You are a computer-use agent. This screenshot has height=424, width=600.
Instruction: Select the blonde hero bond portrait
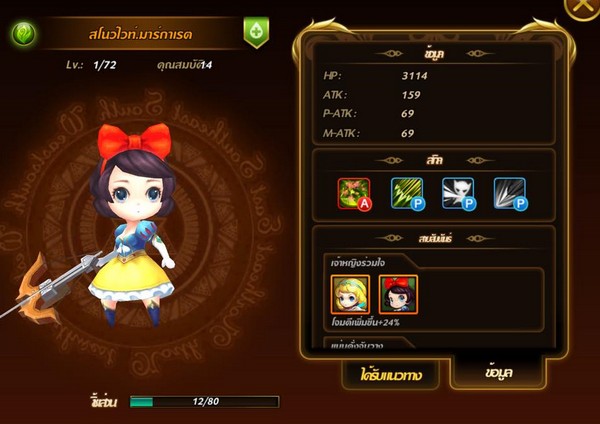click(350, 293)
